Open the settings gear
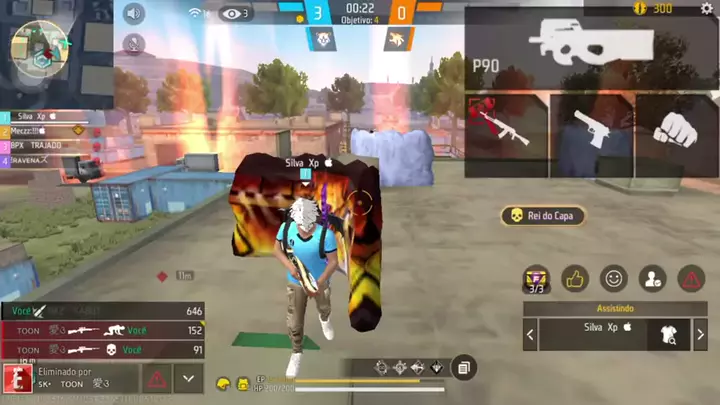The height and width of the screenshot is (405, 720). 706,9
